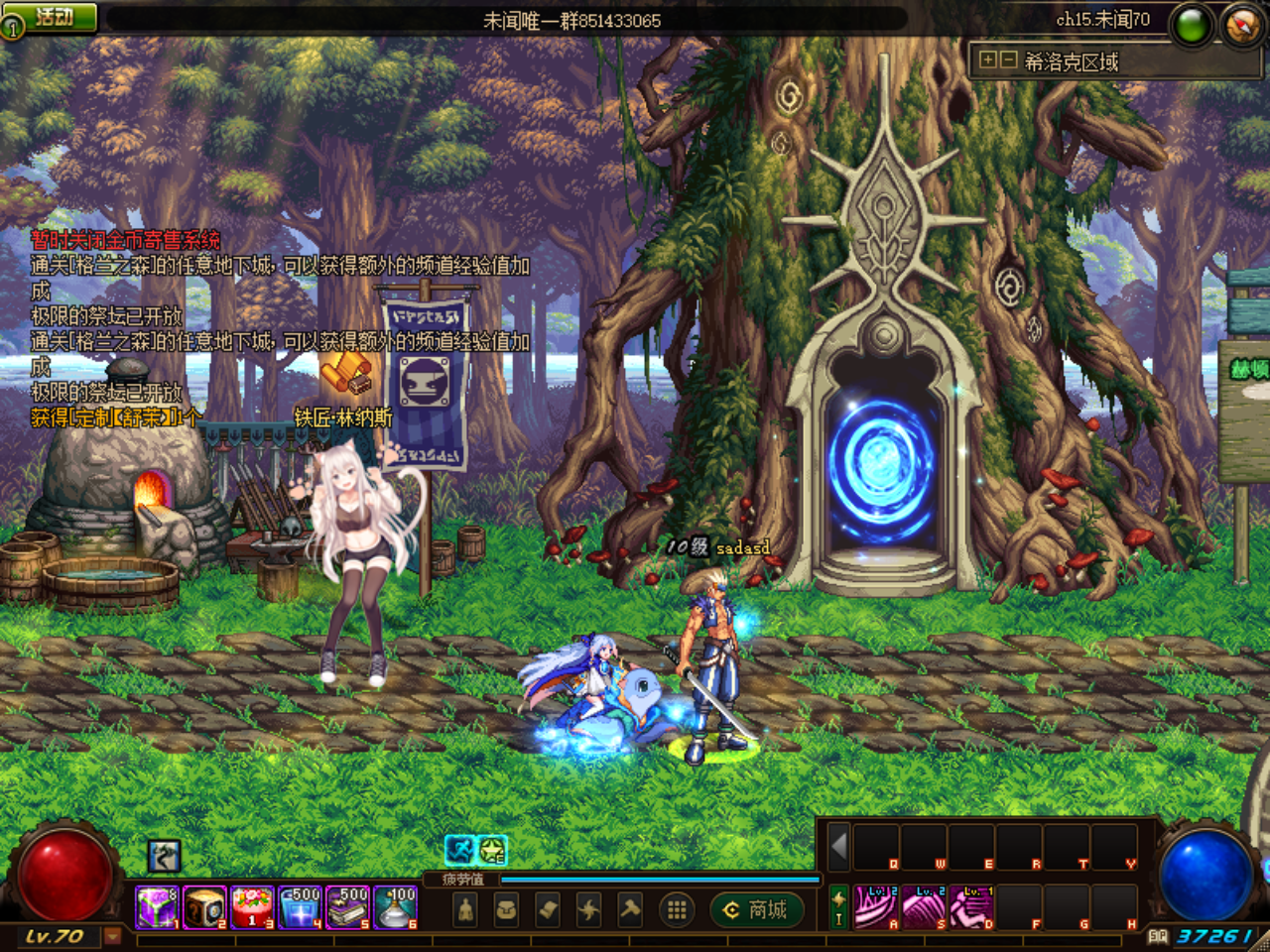Select the Lv.1 skill bound to D

(x=970, y=905)
